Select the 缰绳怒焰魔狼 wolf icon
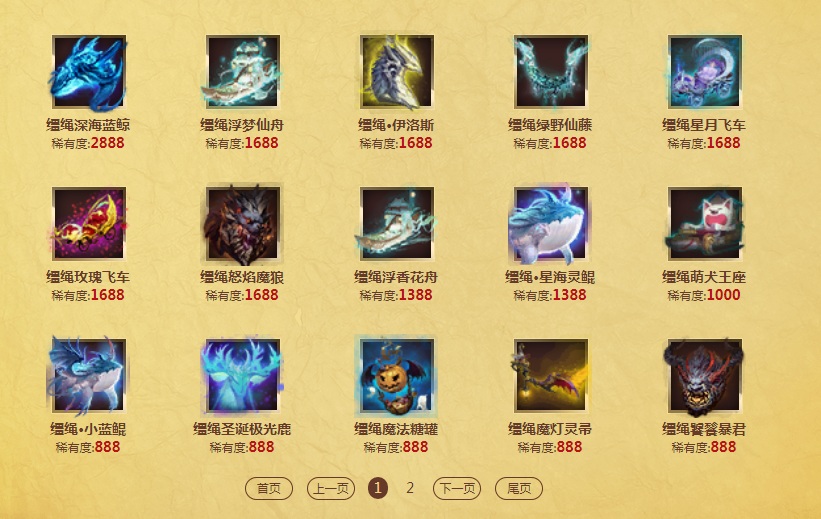Viewport: 821px width, 519px height. [x=243, y=223]
